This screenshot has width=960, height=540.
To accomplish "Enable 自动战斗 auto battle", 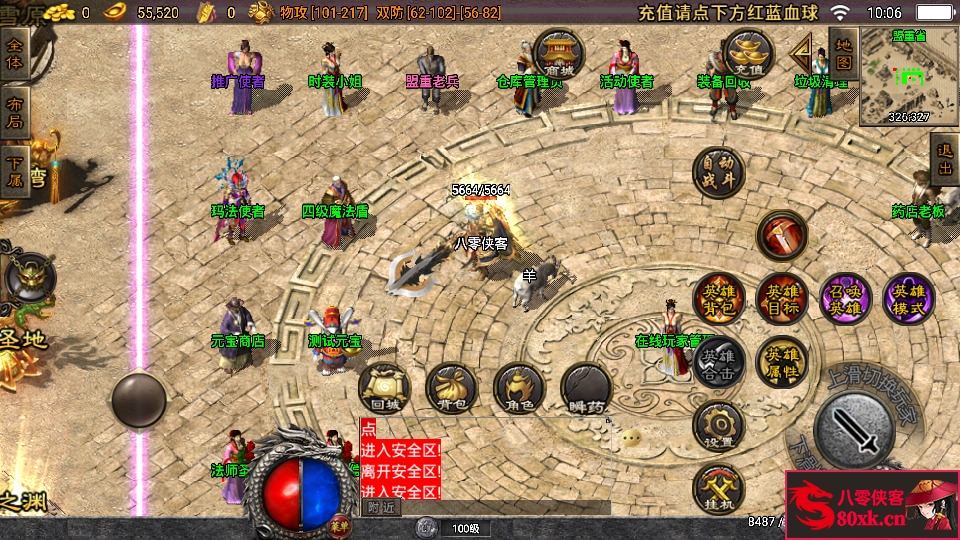I will [718, 171].
